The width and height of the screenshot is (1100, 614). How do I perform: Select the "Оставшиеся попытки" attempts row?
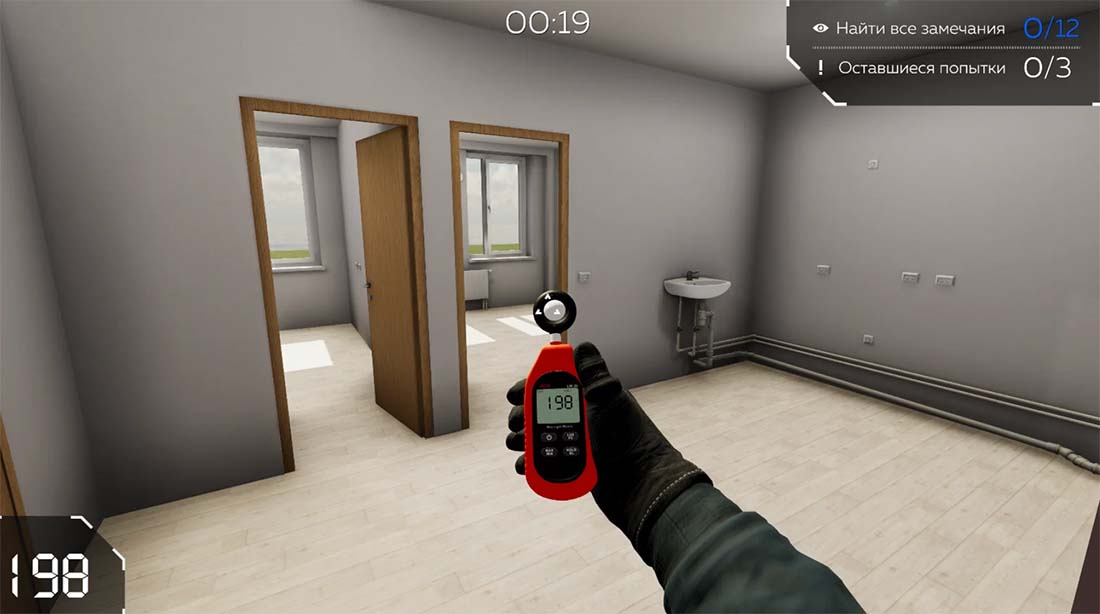click(x=920, y=68)
